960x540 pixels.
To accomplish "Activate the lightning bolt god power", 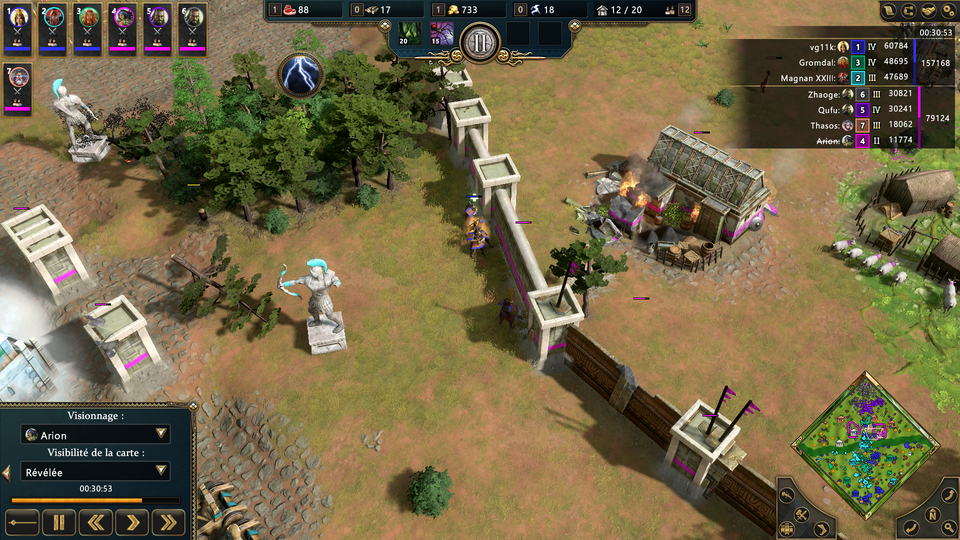I will tap(298, 75).
